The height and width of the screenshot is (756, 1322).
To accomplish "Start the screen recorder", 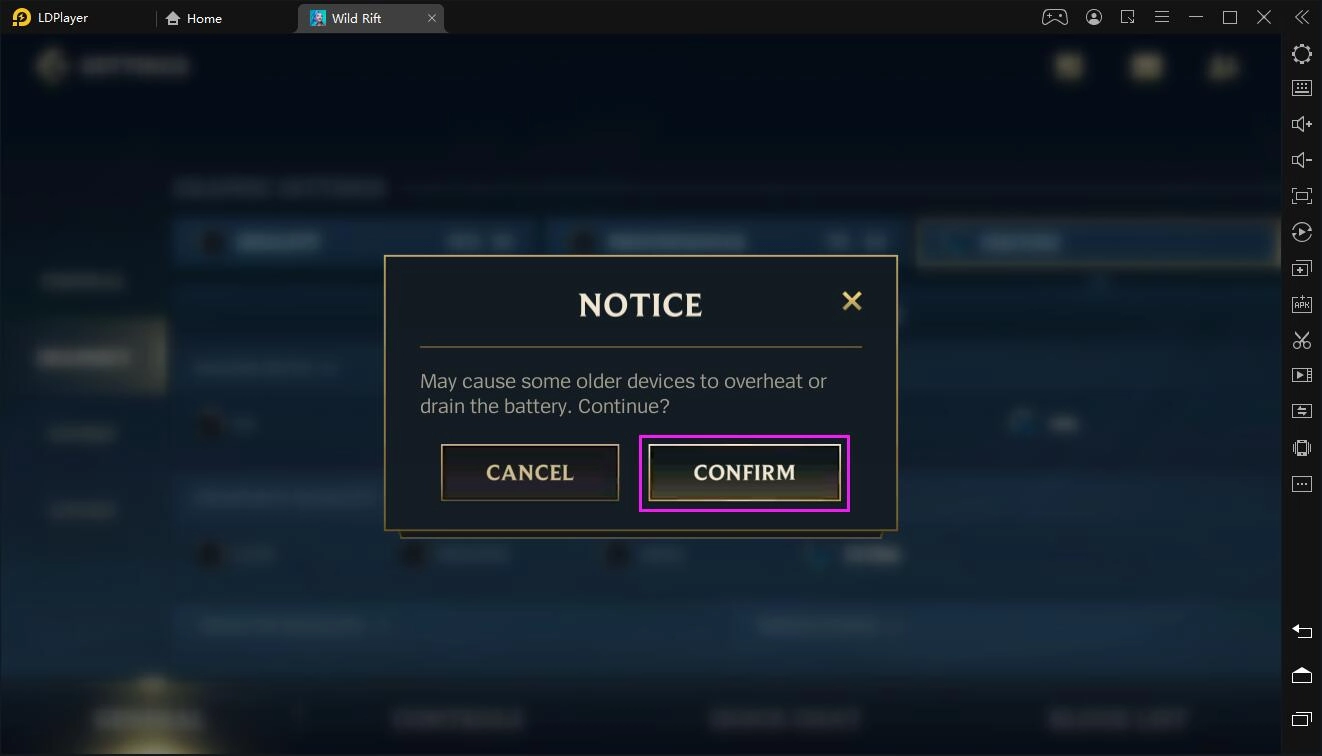I will [1301, 374].
